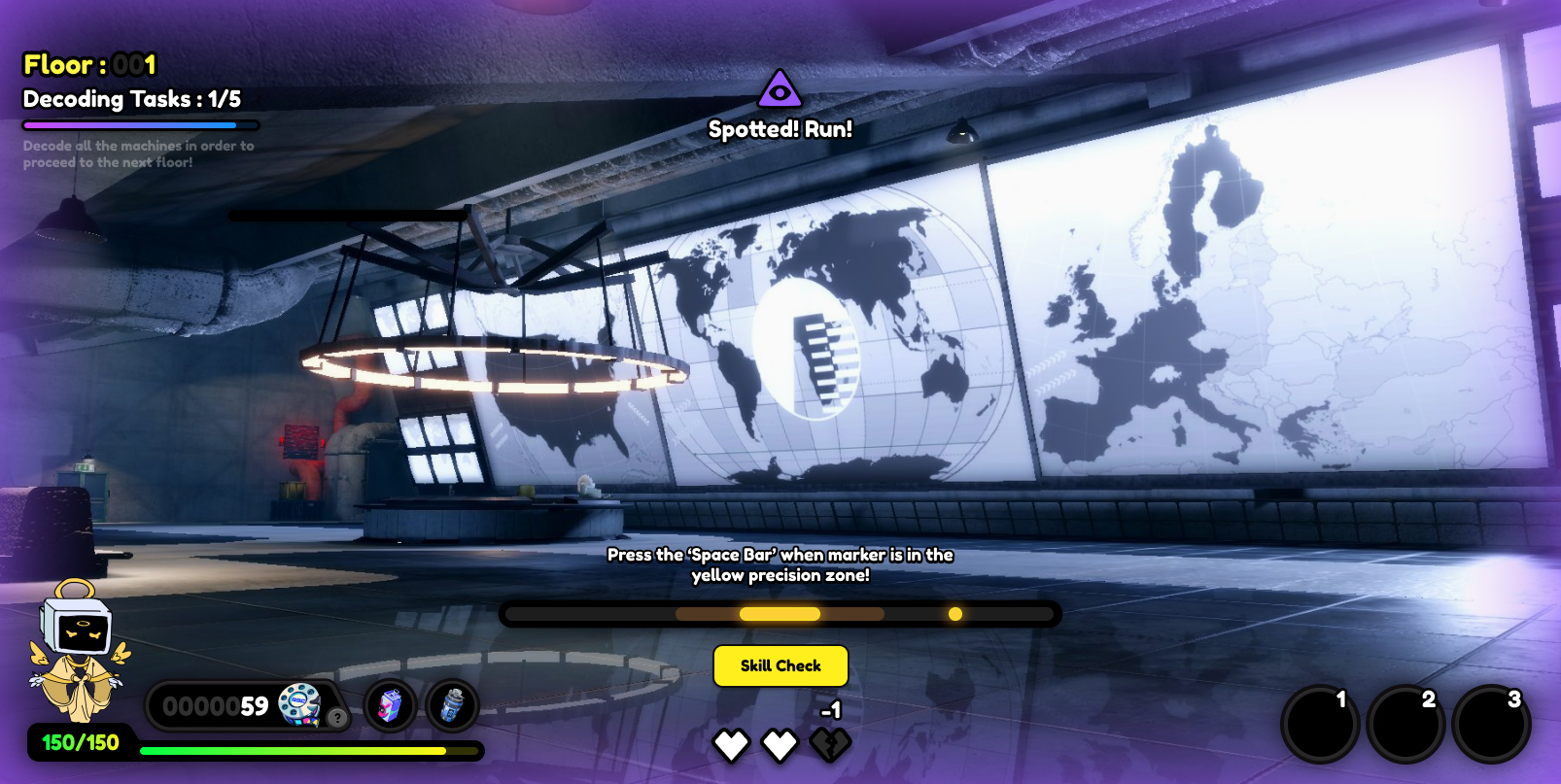The height and width of the screenshot is (784, 1561).
Task: Click the purple eye Spotted alert icon
Action: coord(780,89)
